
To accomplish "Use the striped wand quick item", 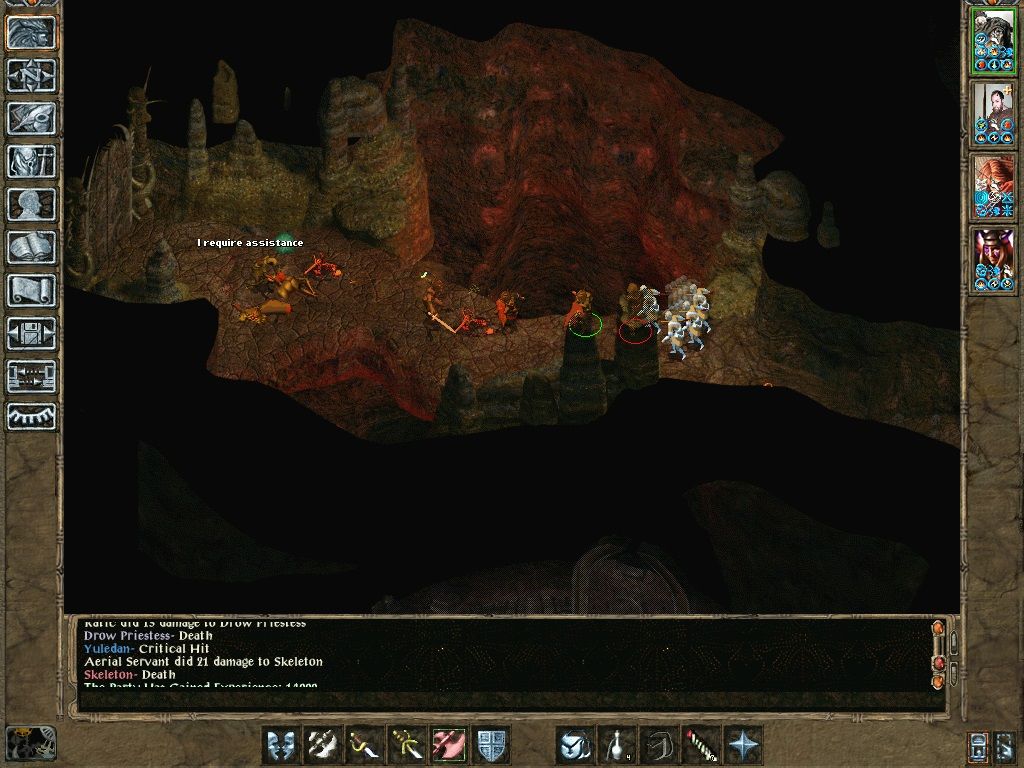I will 702,745.
